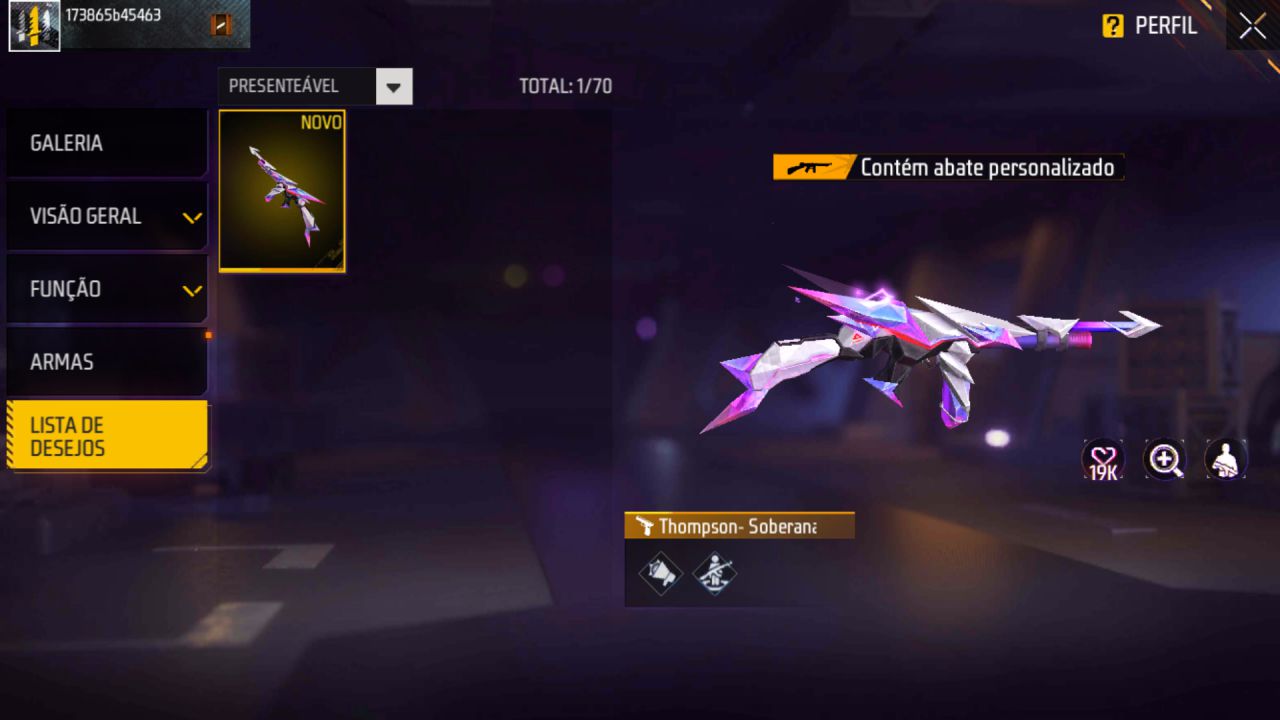Zoom in with the magnifying glass icon
Image resolution: width=1280 pixels, height=720 pixels.
[x=1165, y=460]
